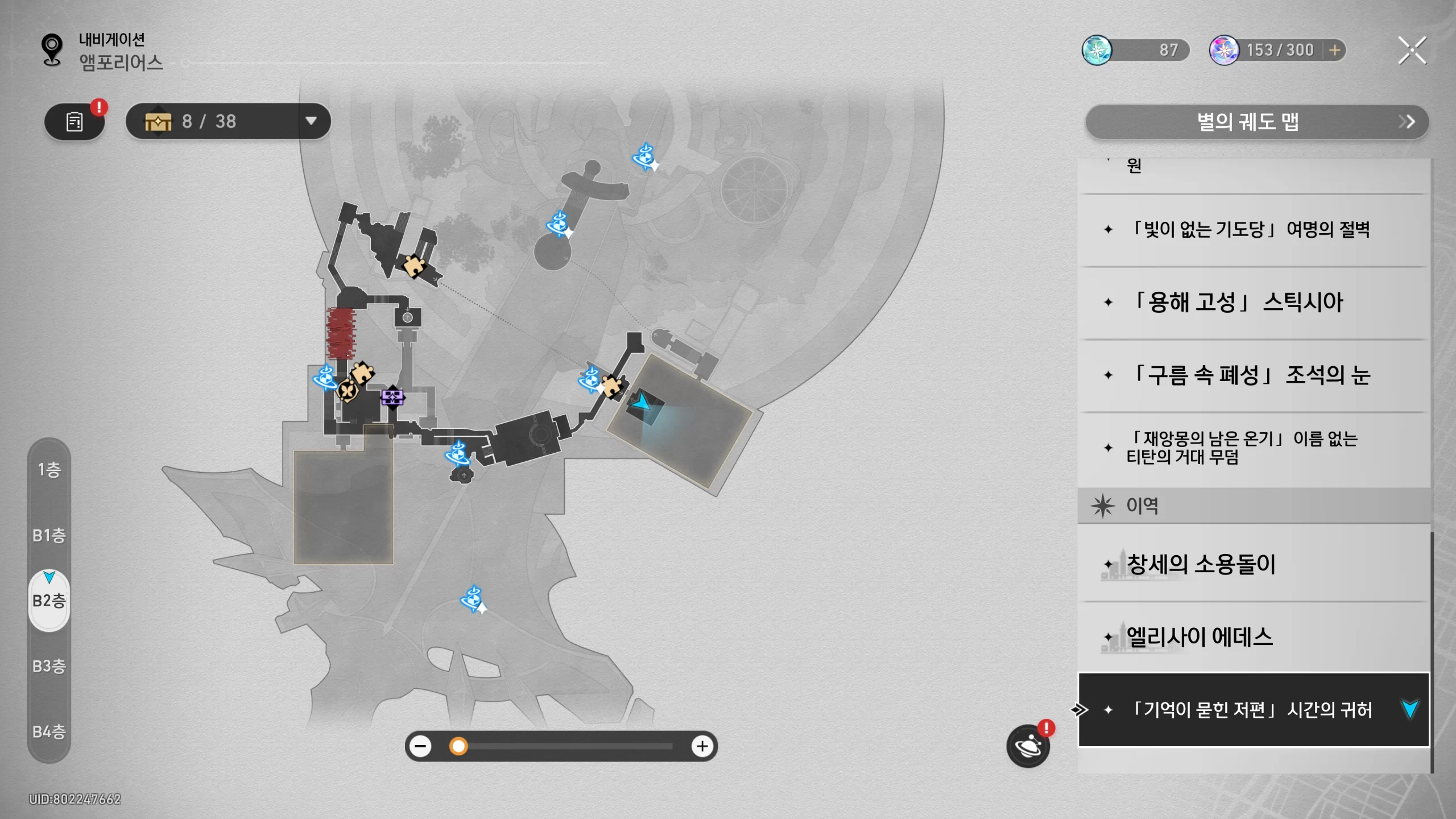Open the planet icon button
1456x819 pixels.
coord(1028,746)
